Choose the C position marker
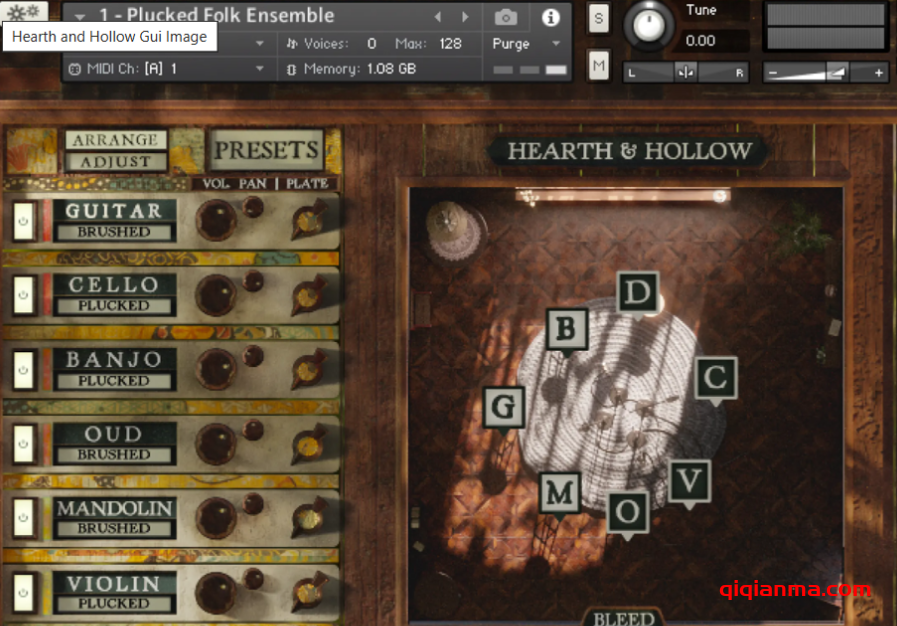The height and width of the screenshot is (626, 897). (x=715, y=378)
